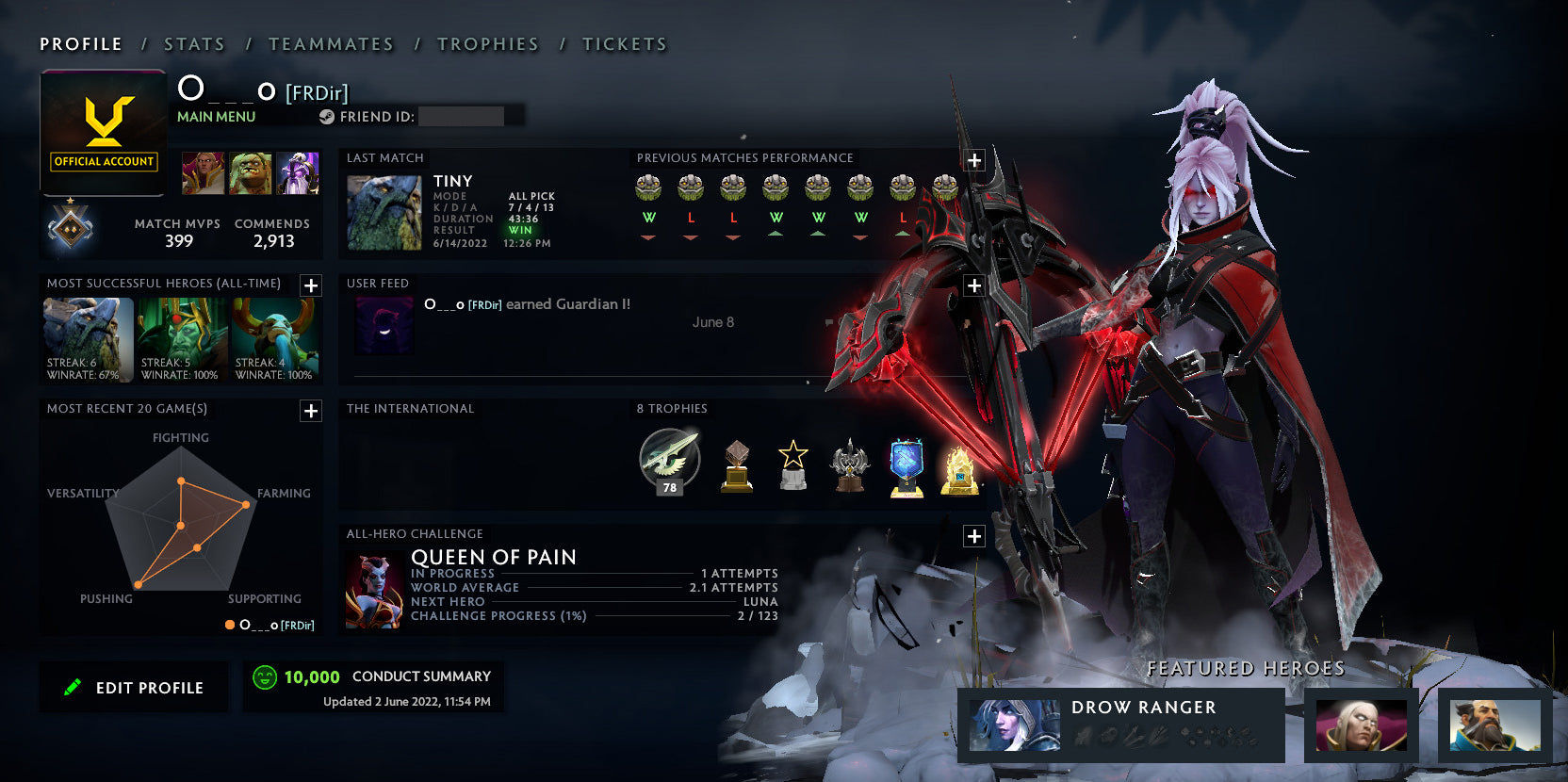
Task: Click the silver winged crest trophy
Action: pos(850,464)
